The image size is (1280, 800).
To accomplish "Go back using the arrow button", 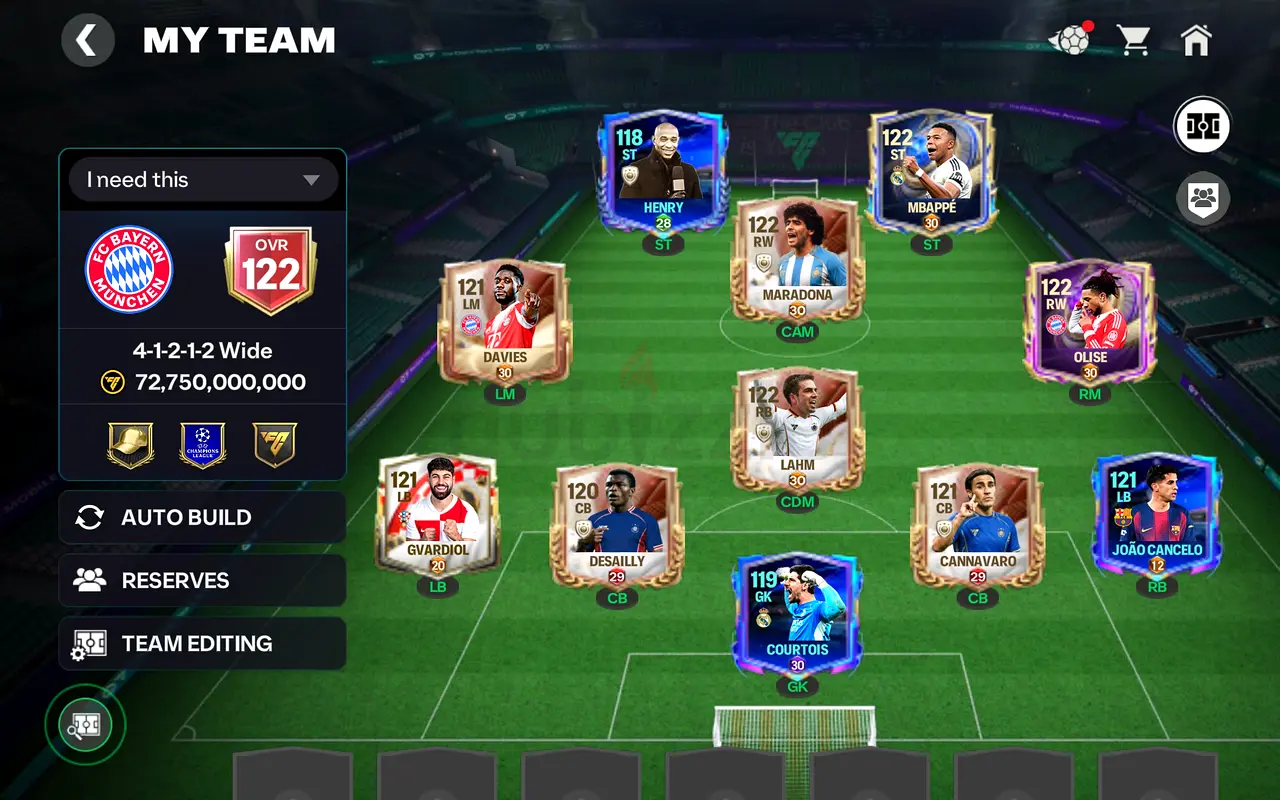I will [x=88, y=41].
